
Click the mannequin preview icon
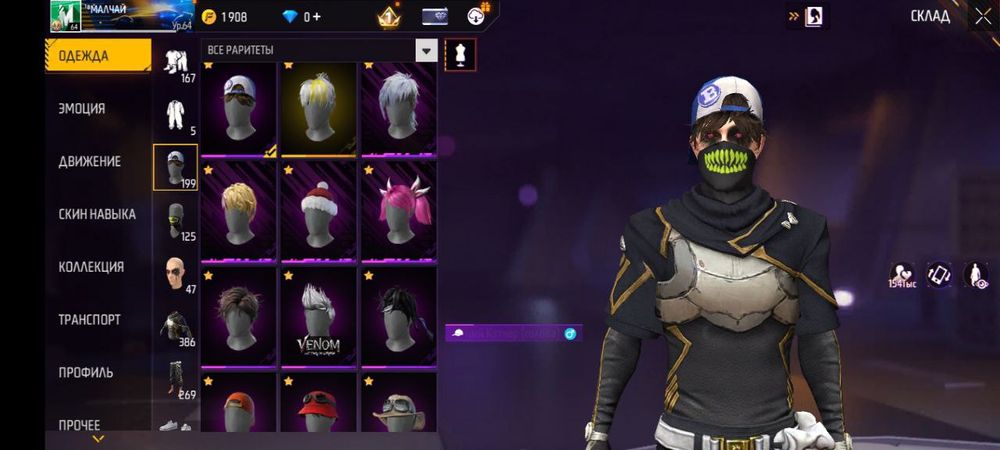pos(460,52)
